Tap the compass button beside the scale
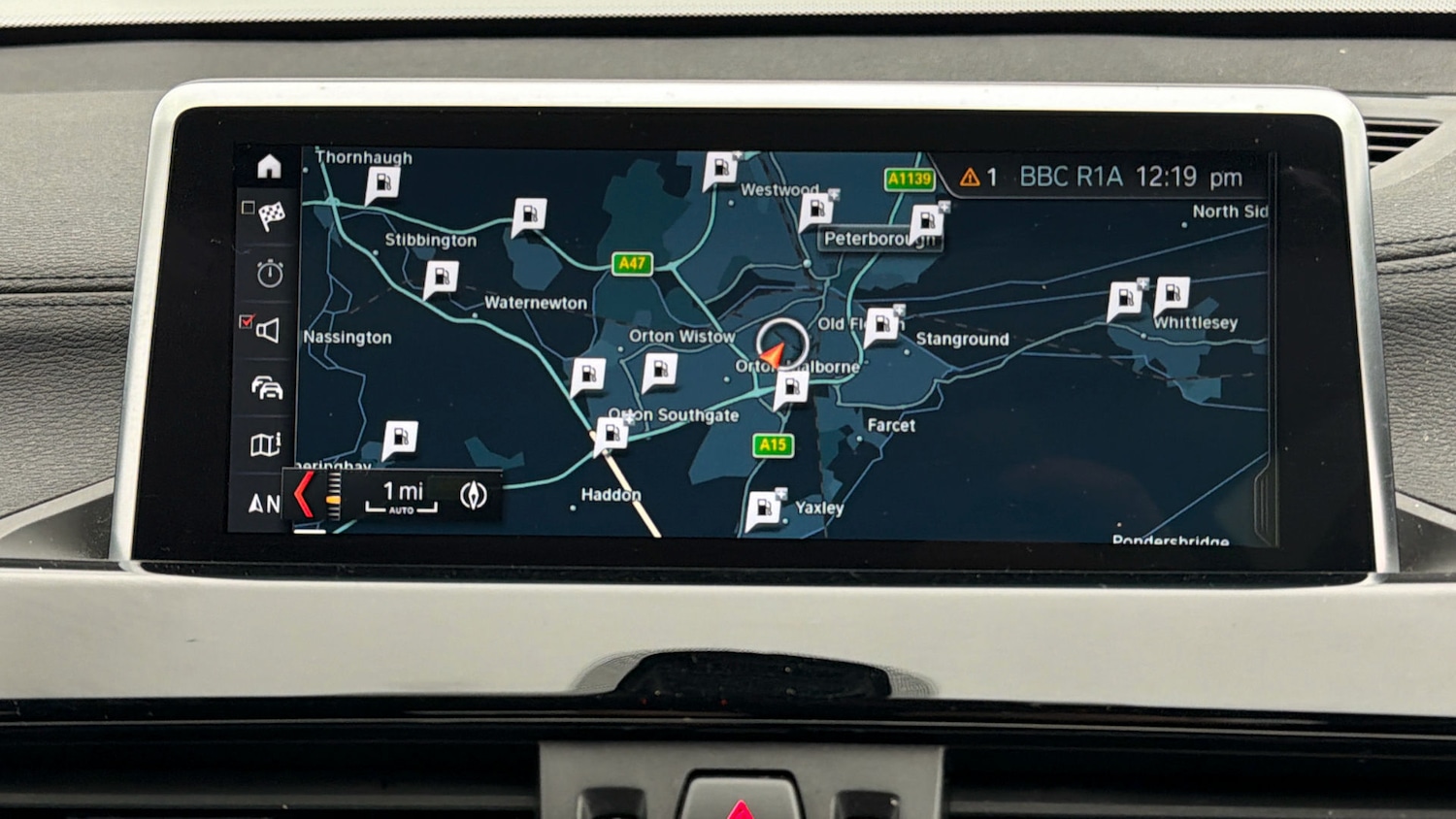This screenshot has width=1456, height=819. (473, 495)
